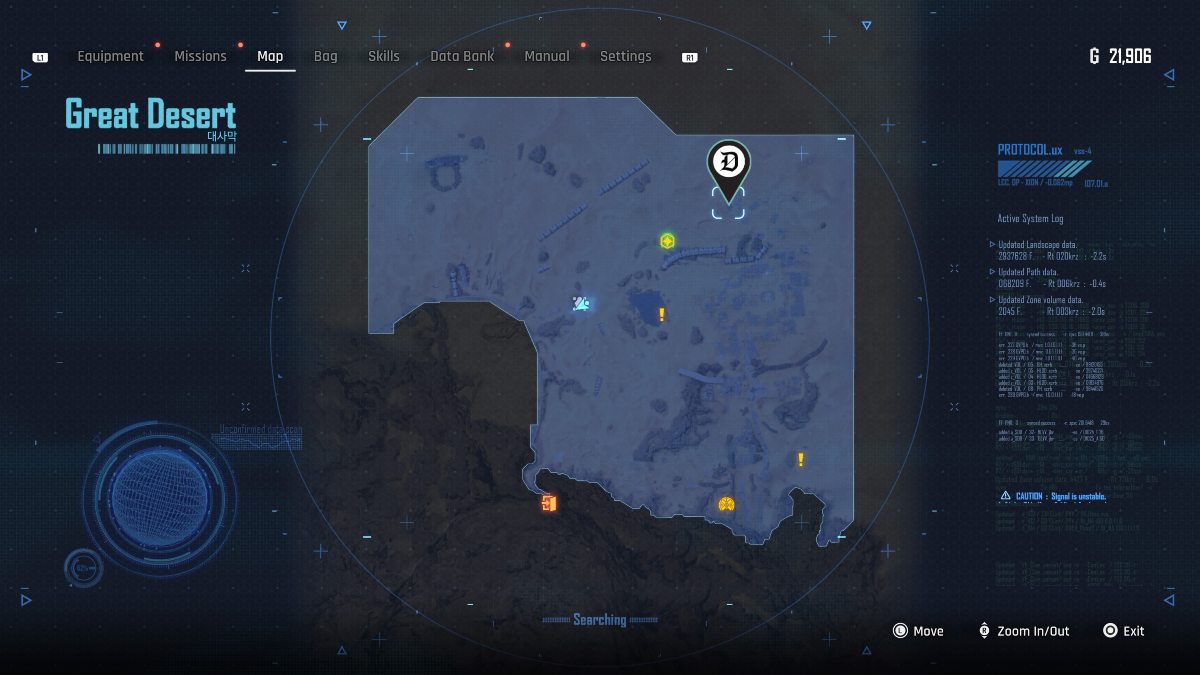
Task: Select the white-blue player position marker
Action: pyautogui.click(x=581, y=303)
